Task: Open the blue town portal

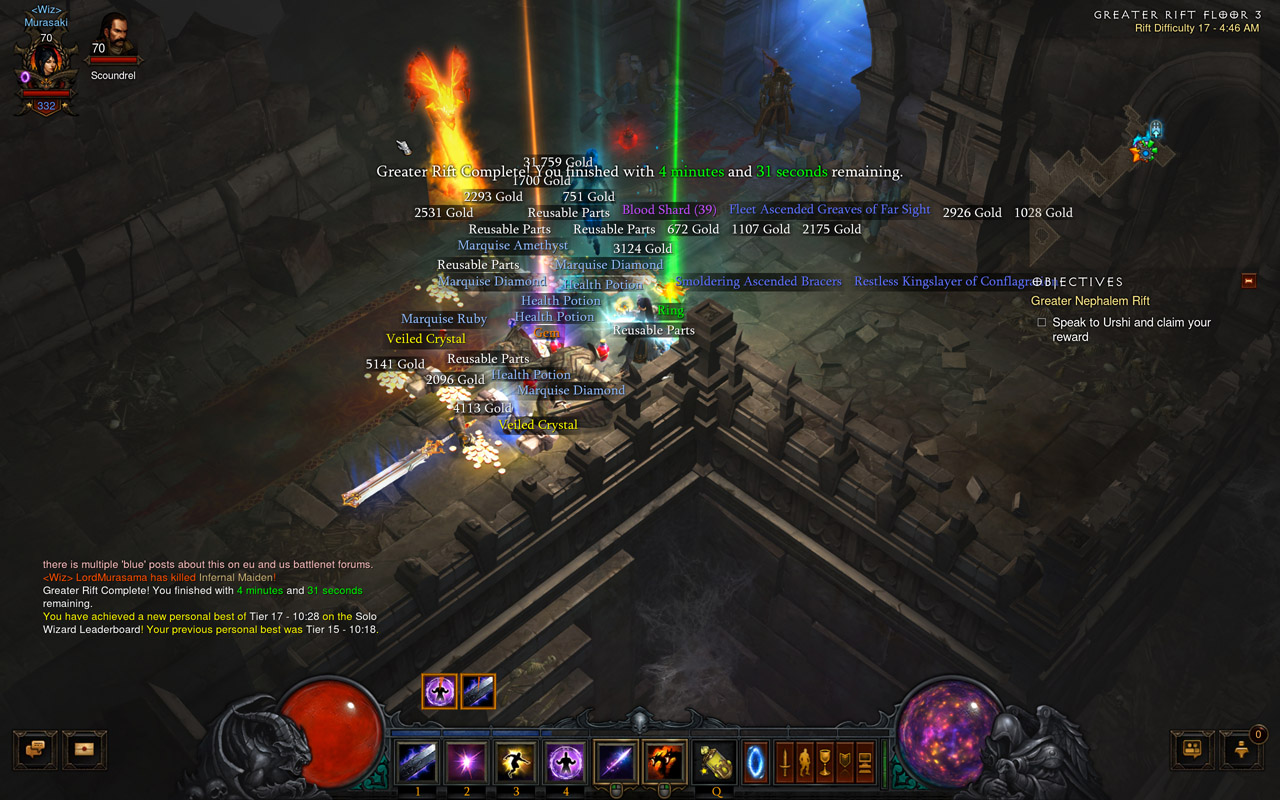Action: pos(757,762)
